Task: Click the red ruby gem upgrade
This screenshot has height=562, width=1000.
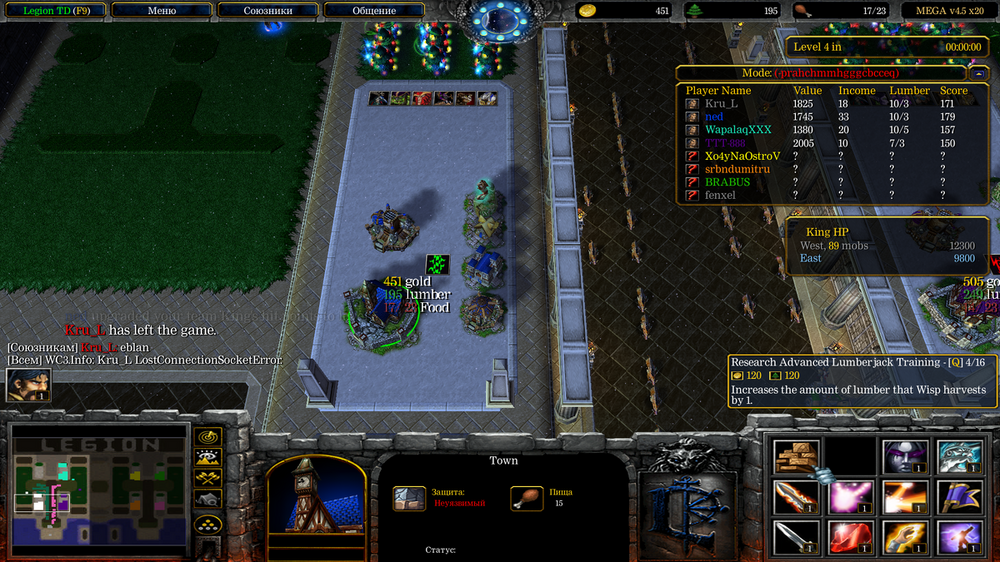Action: 850,537
